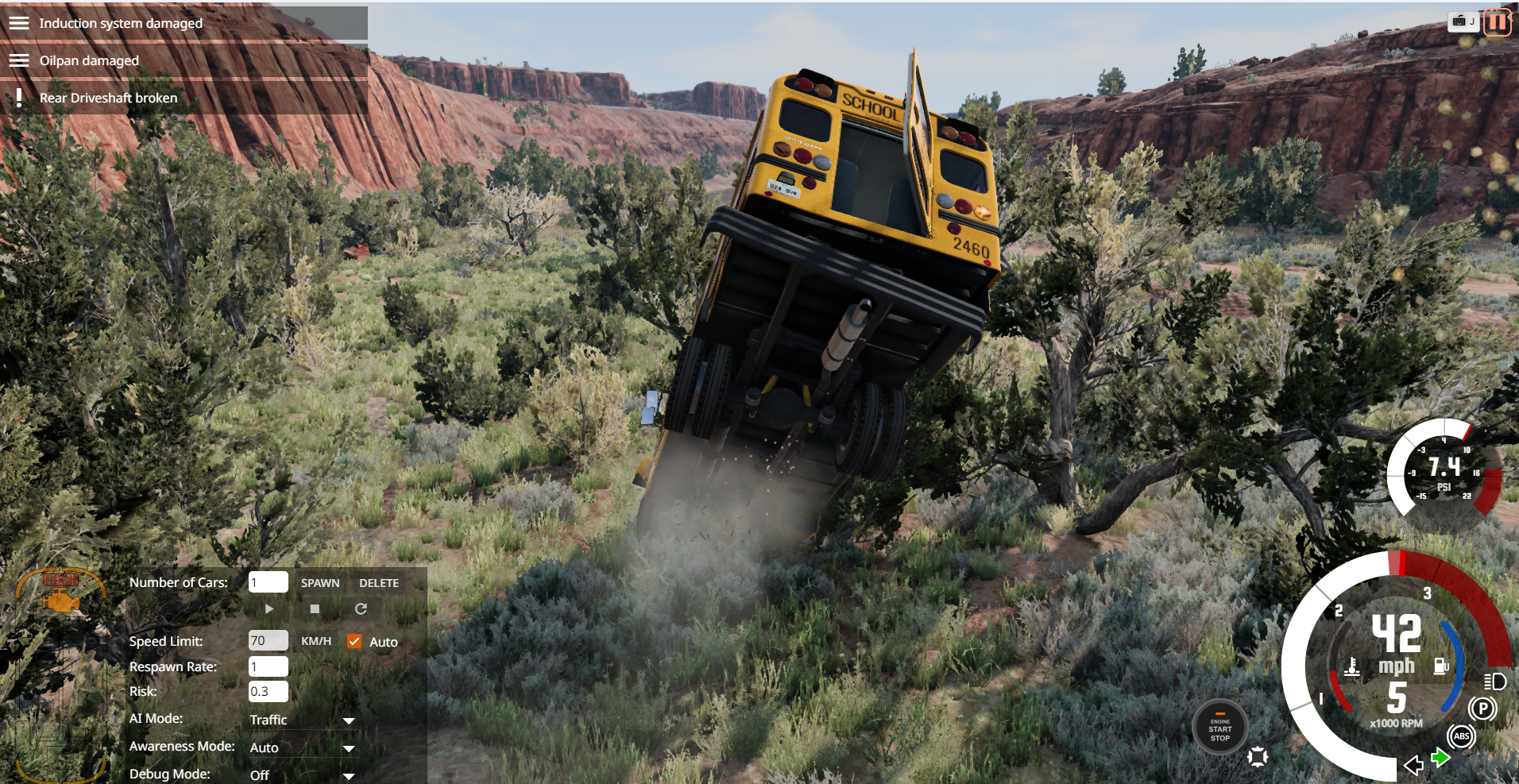Viewport: 1519px width, 784px height.
Task: Select the Rear Driveshaft broken notification
Action: pyautogui.click(x=109, y=98)
